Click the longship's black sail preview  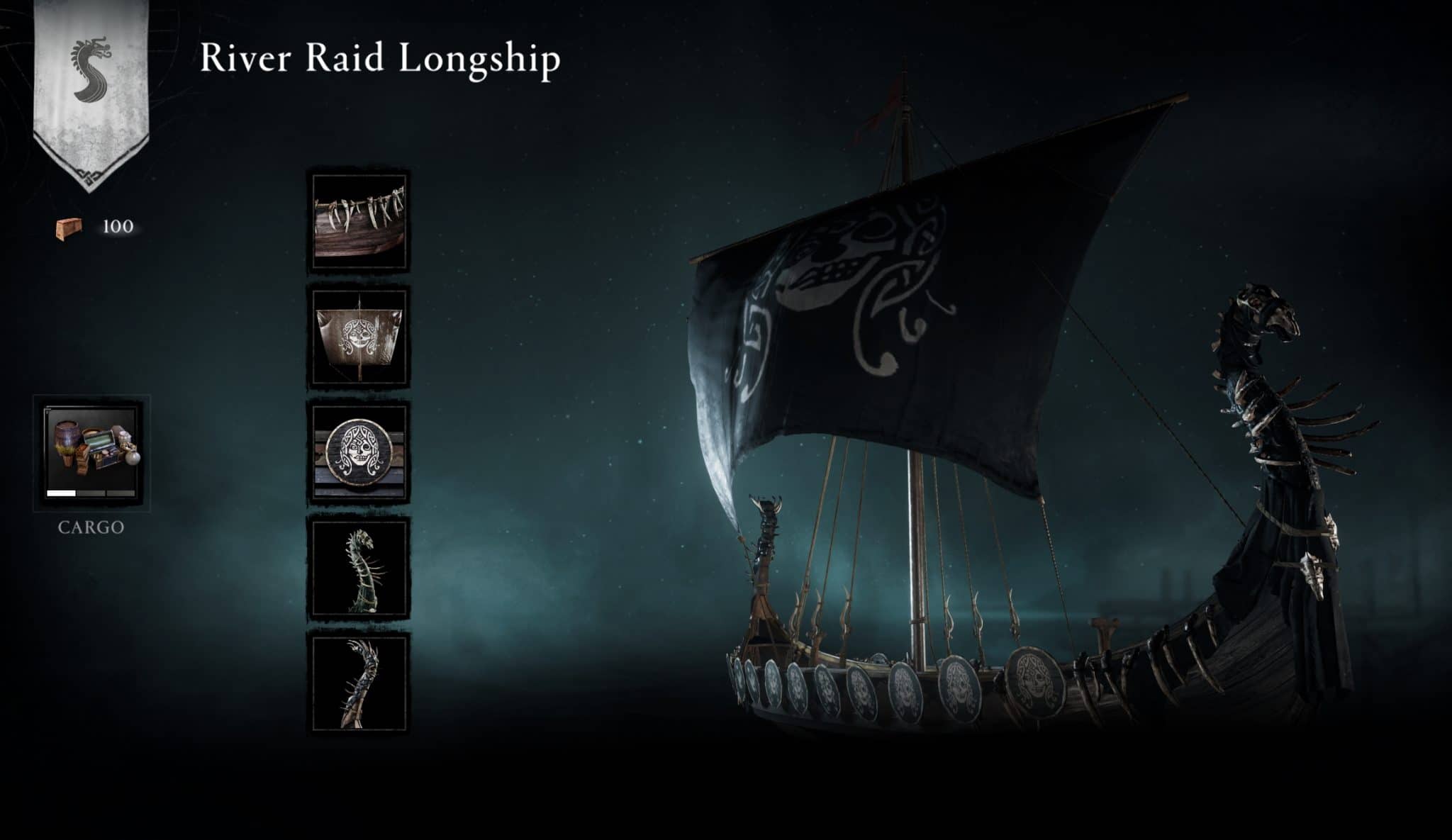click(900, 298)
